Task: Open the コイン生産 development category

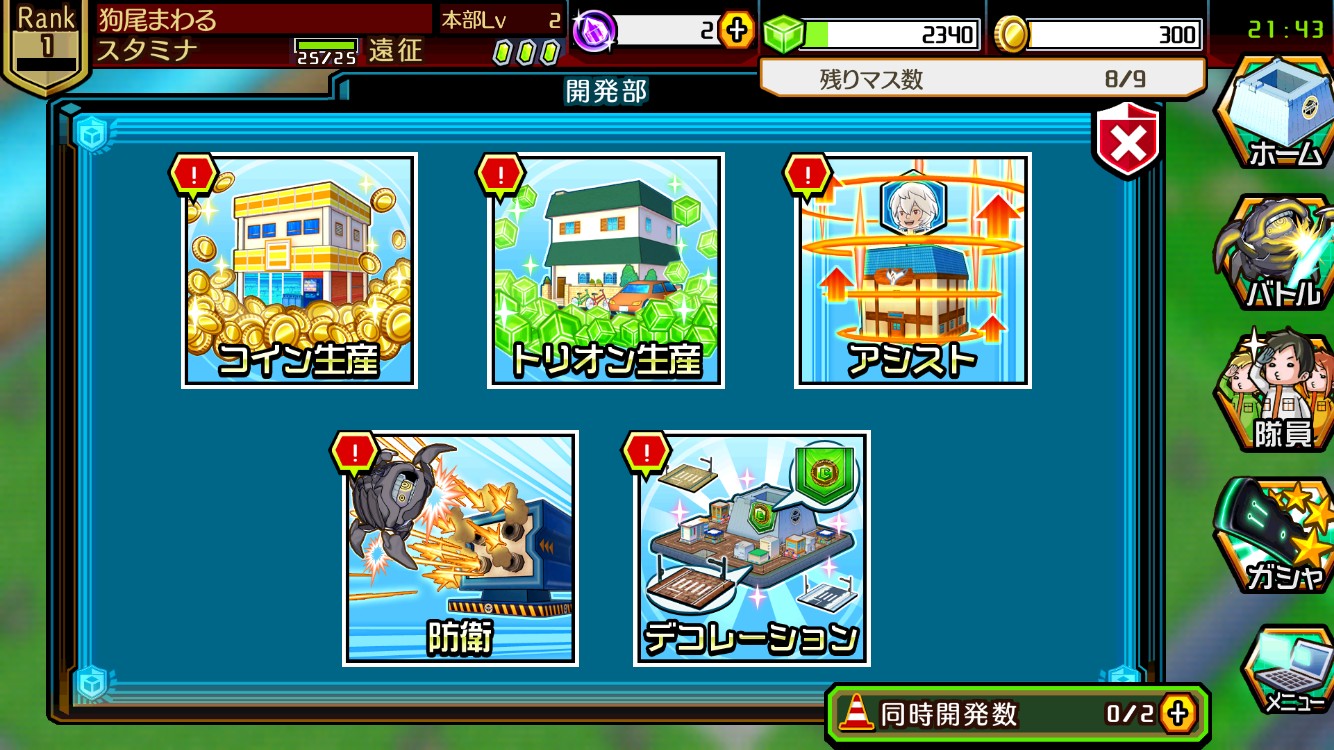Action: (x=299, y=270)
